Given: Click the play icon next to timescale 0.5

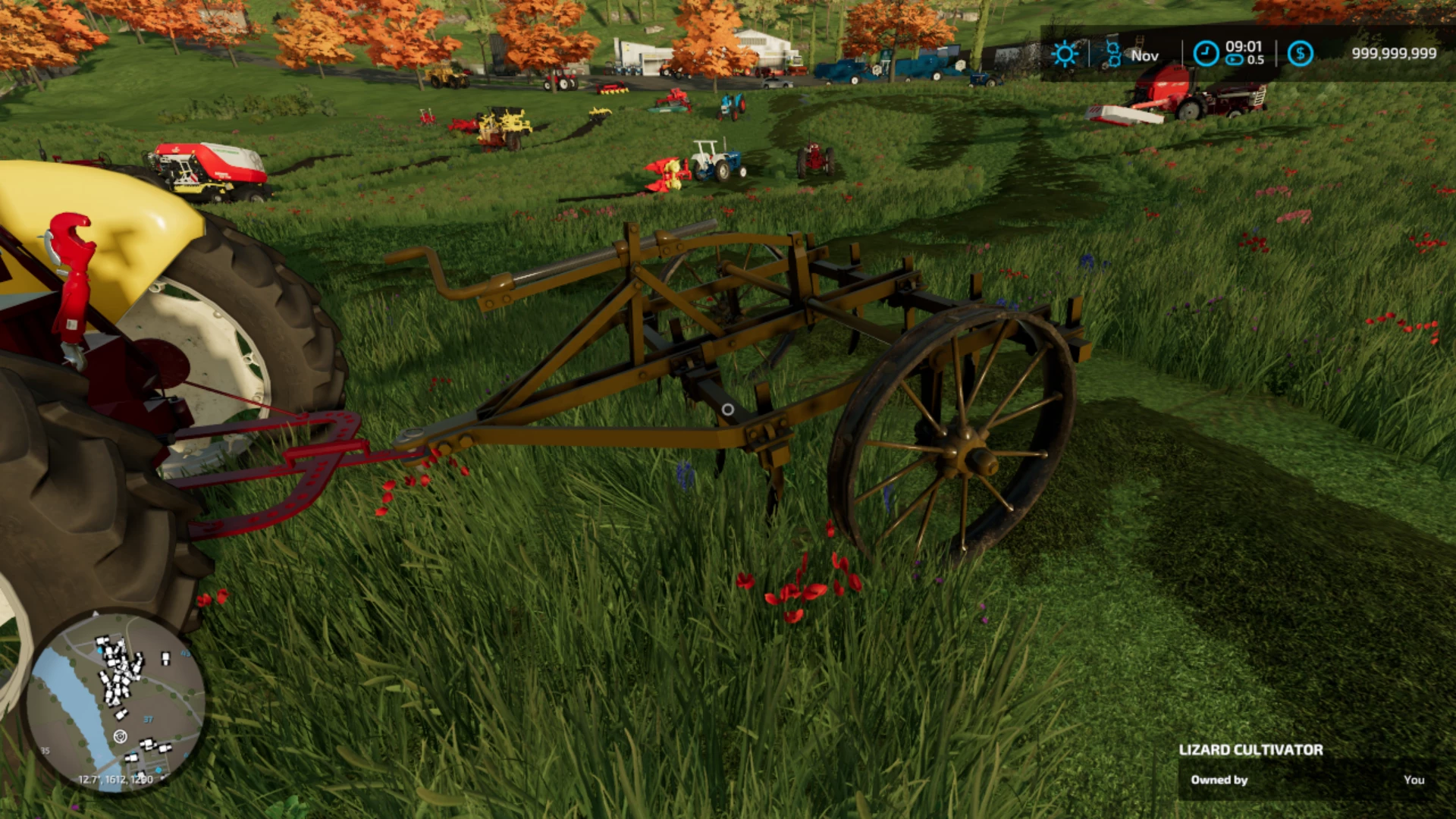Looking at the screenshot, I should coord(1235,61).
